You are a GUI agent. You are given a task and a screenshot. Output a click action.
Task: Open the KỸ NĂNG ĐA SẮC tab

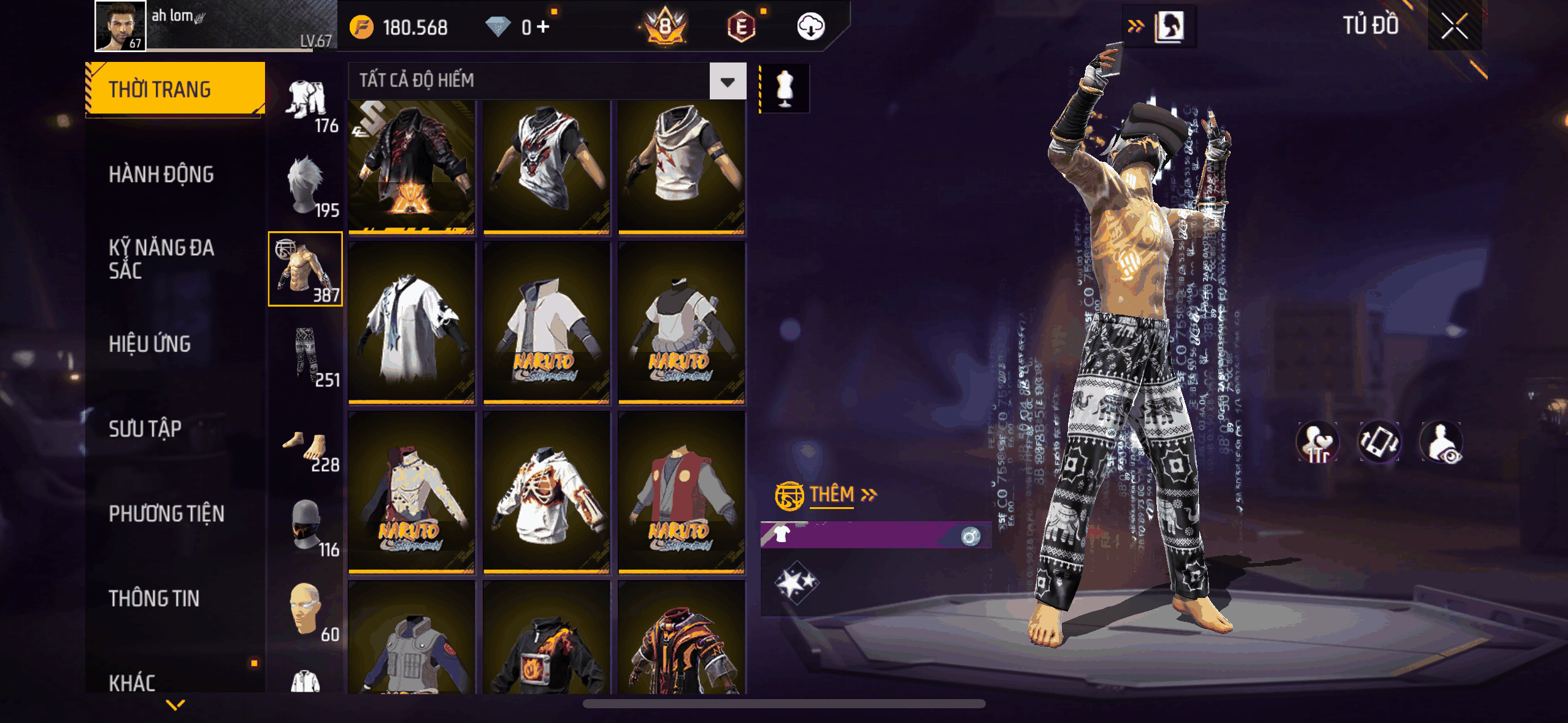coord(161,259)
